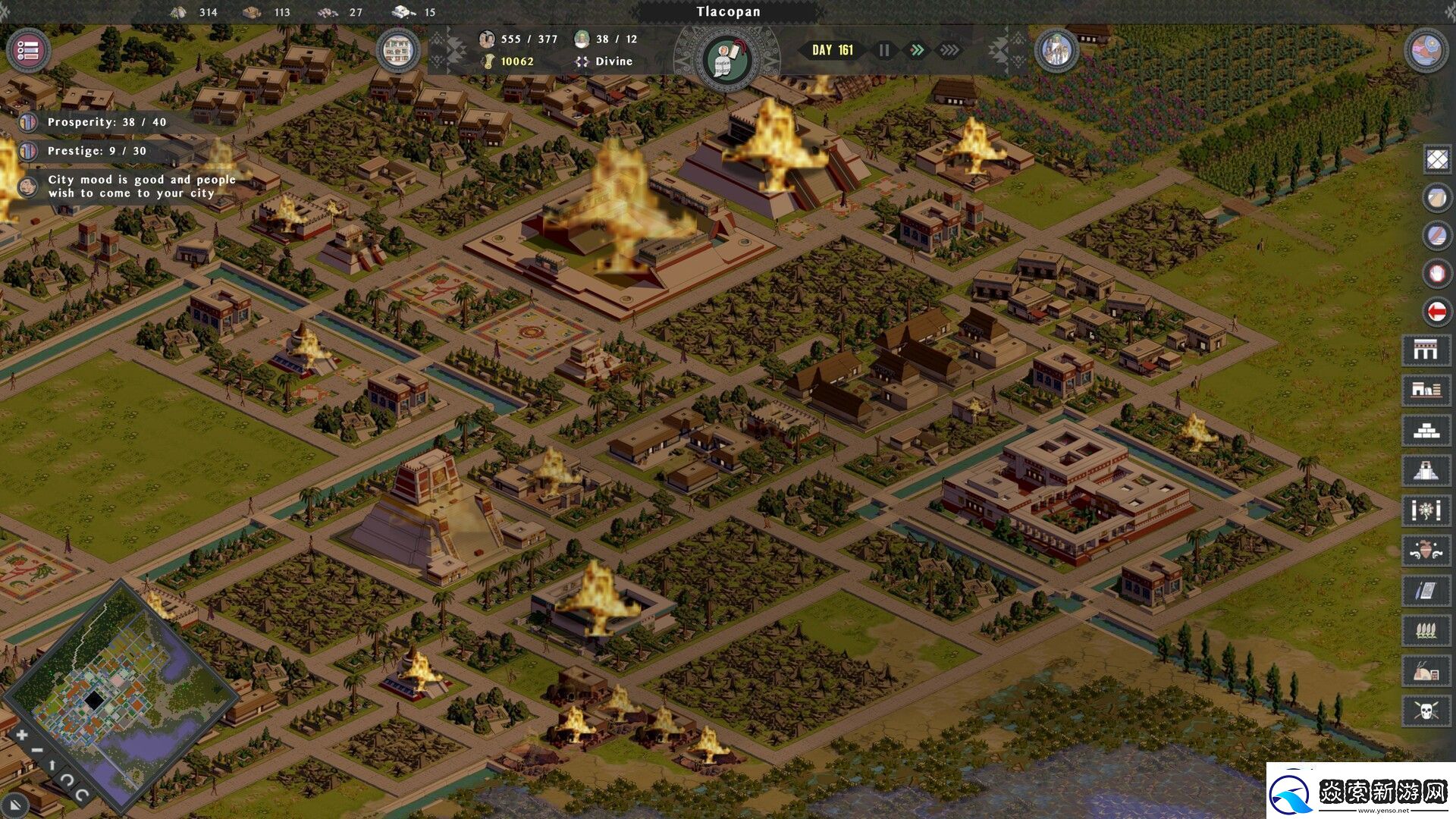Open the maize crops farming category
Viewport: 1456px width, 819px height.
tap(1426, 630)
